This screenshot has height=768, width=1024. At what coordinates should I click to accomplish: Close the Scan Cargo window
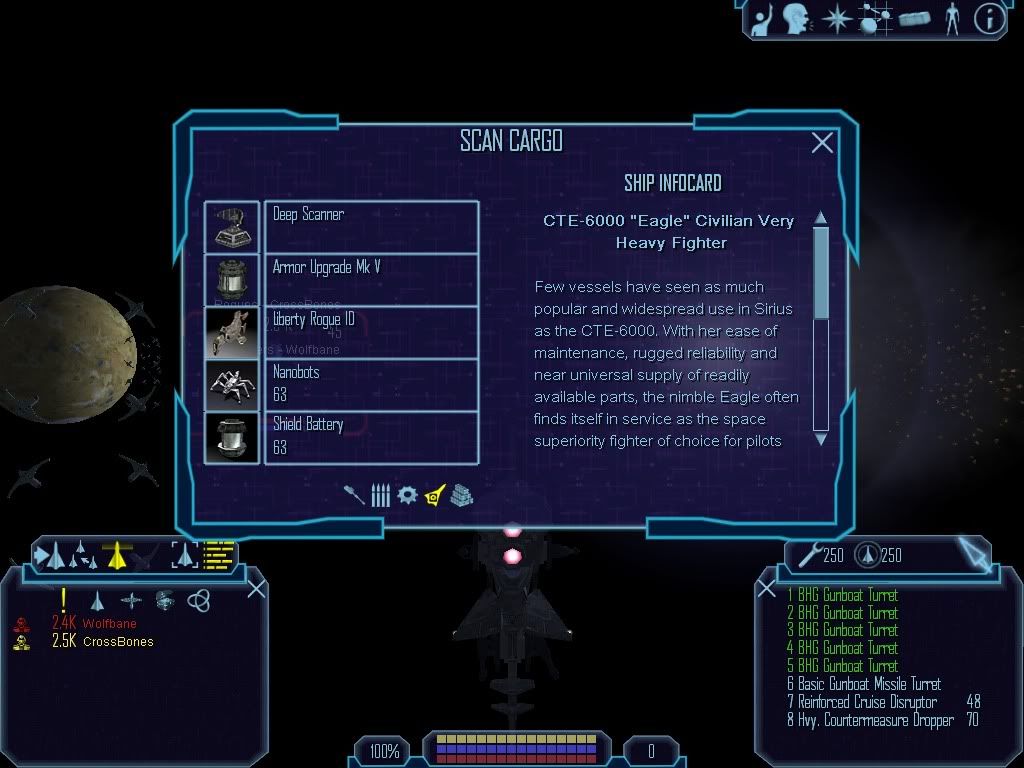[822, 143]
